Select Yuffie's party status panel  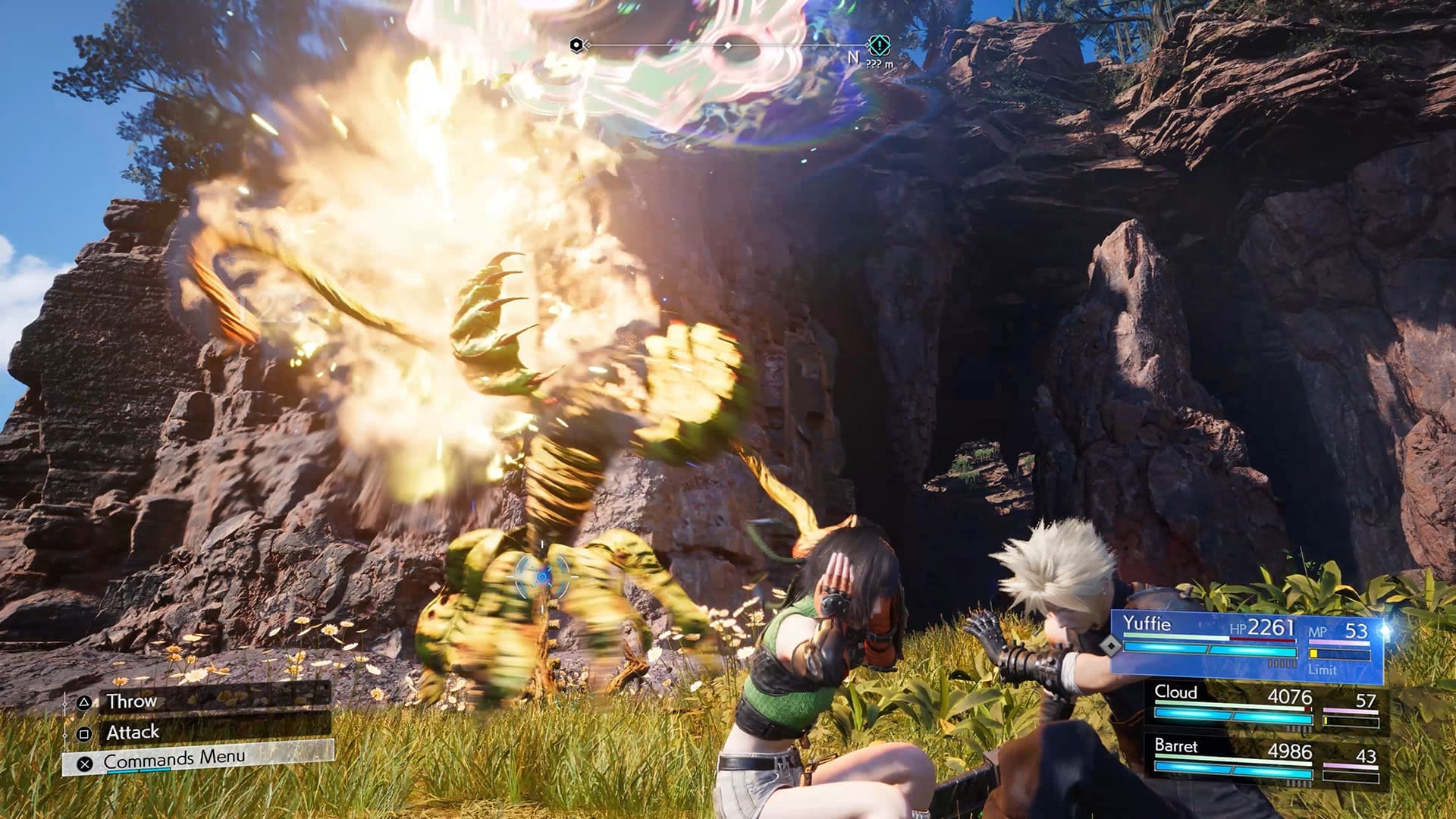pos(1247,645)
